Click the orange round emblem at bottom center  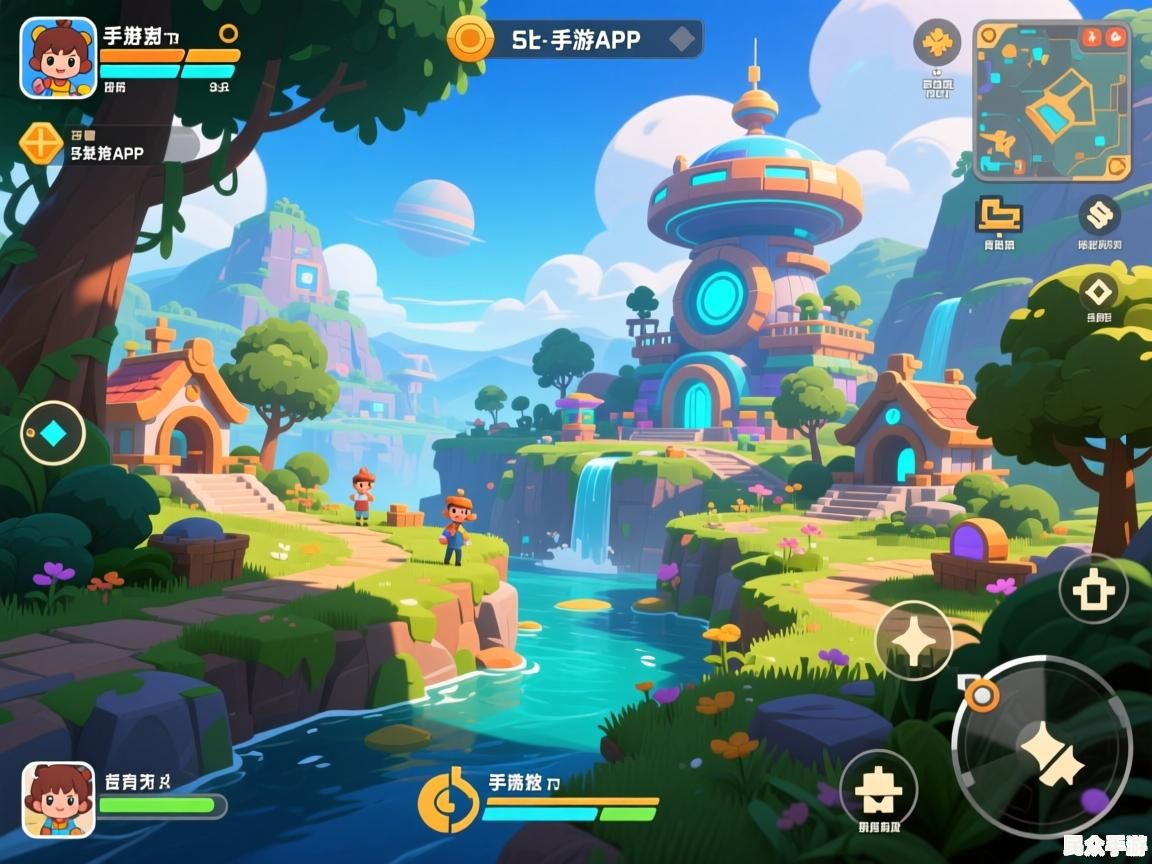tap(447, 799)
